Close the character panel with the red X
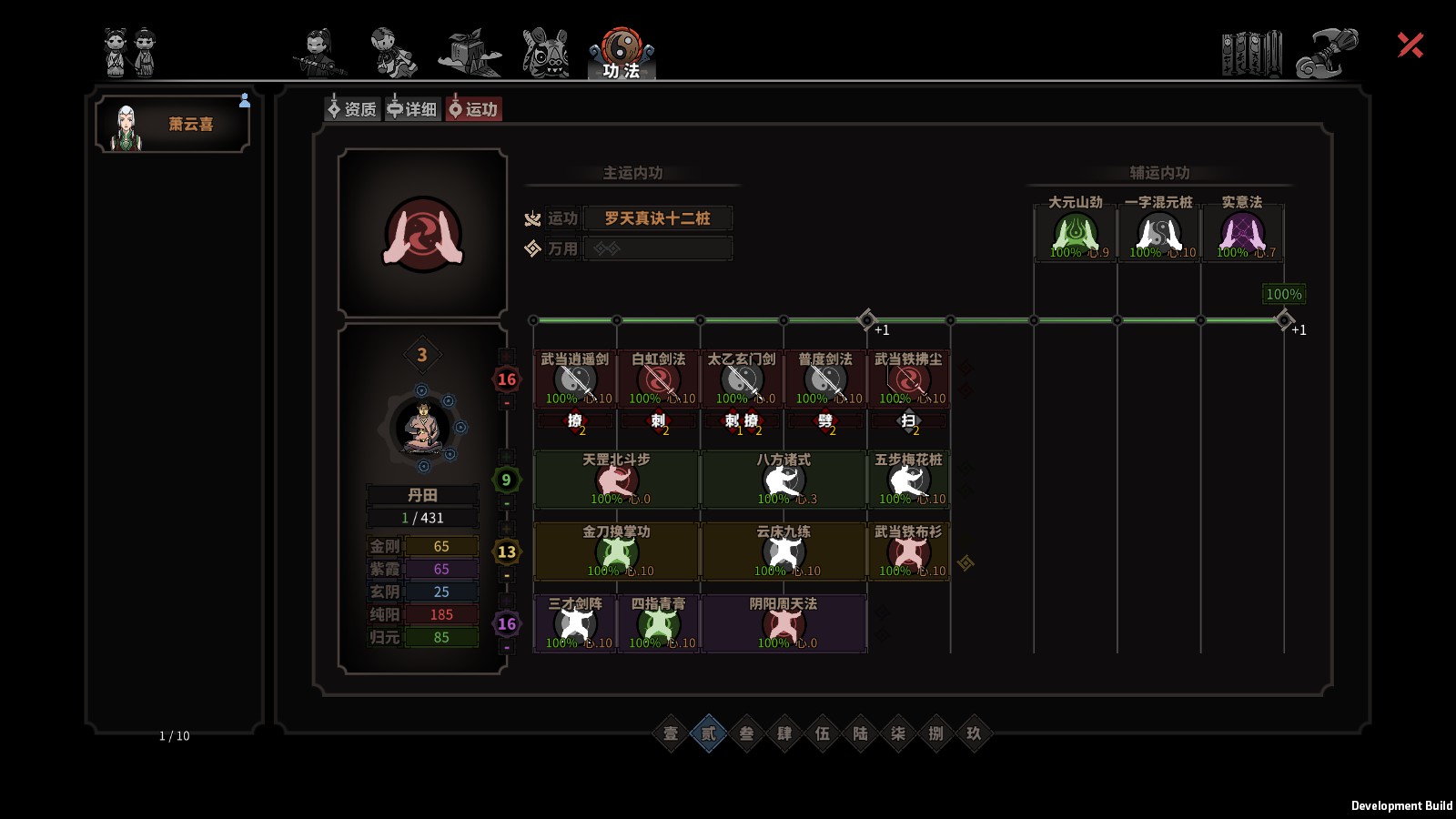Screen dimensions: 1456x819 [x=1410, y=45]
